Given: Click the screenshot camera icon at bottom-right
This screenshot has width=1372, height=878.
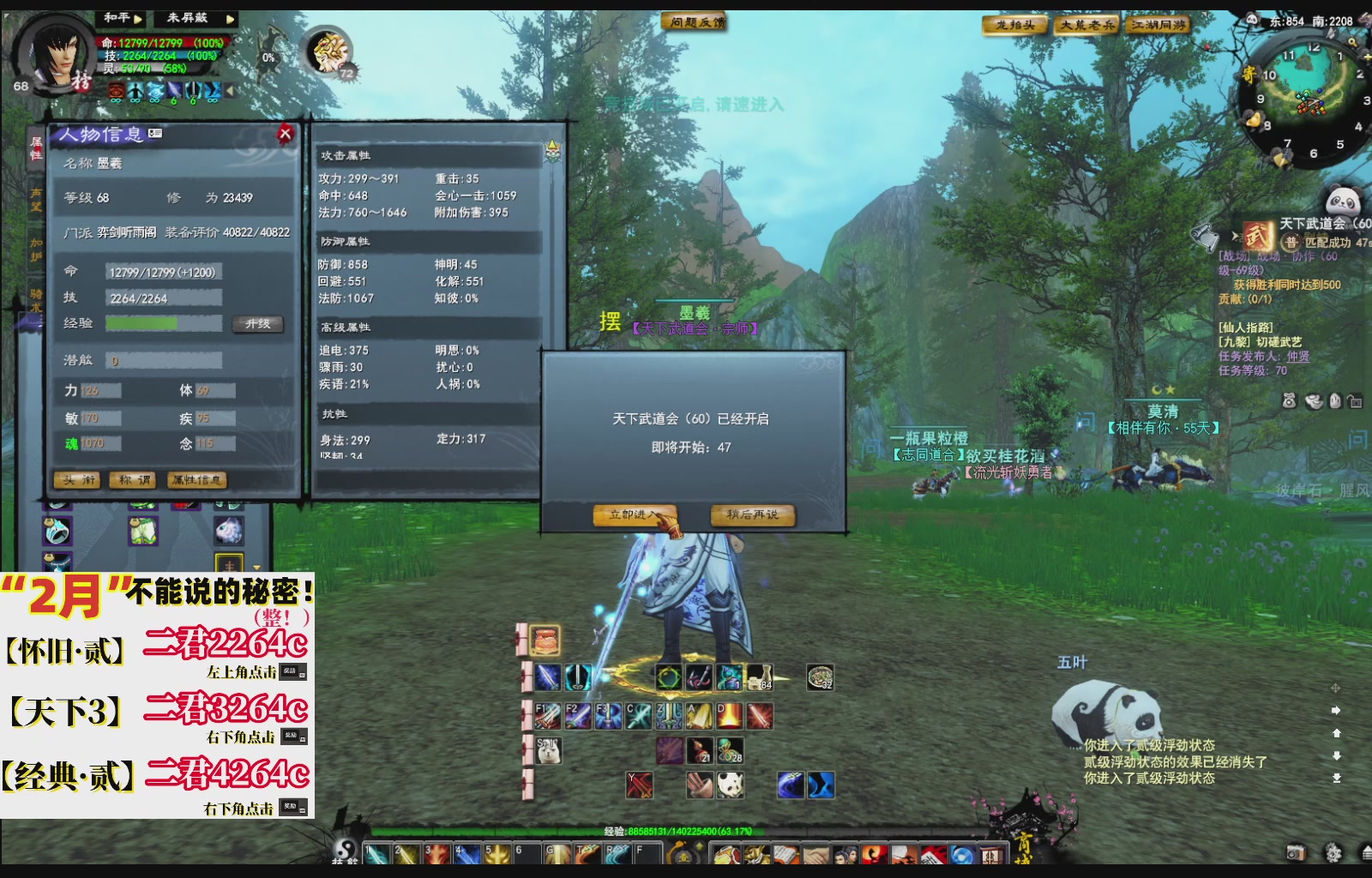Looking at the screenshot, I should pos(1296,853).
